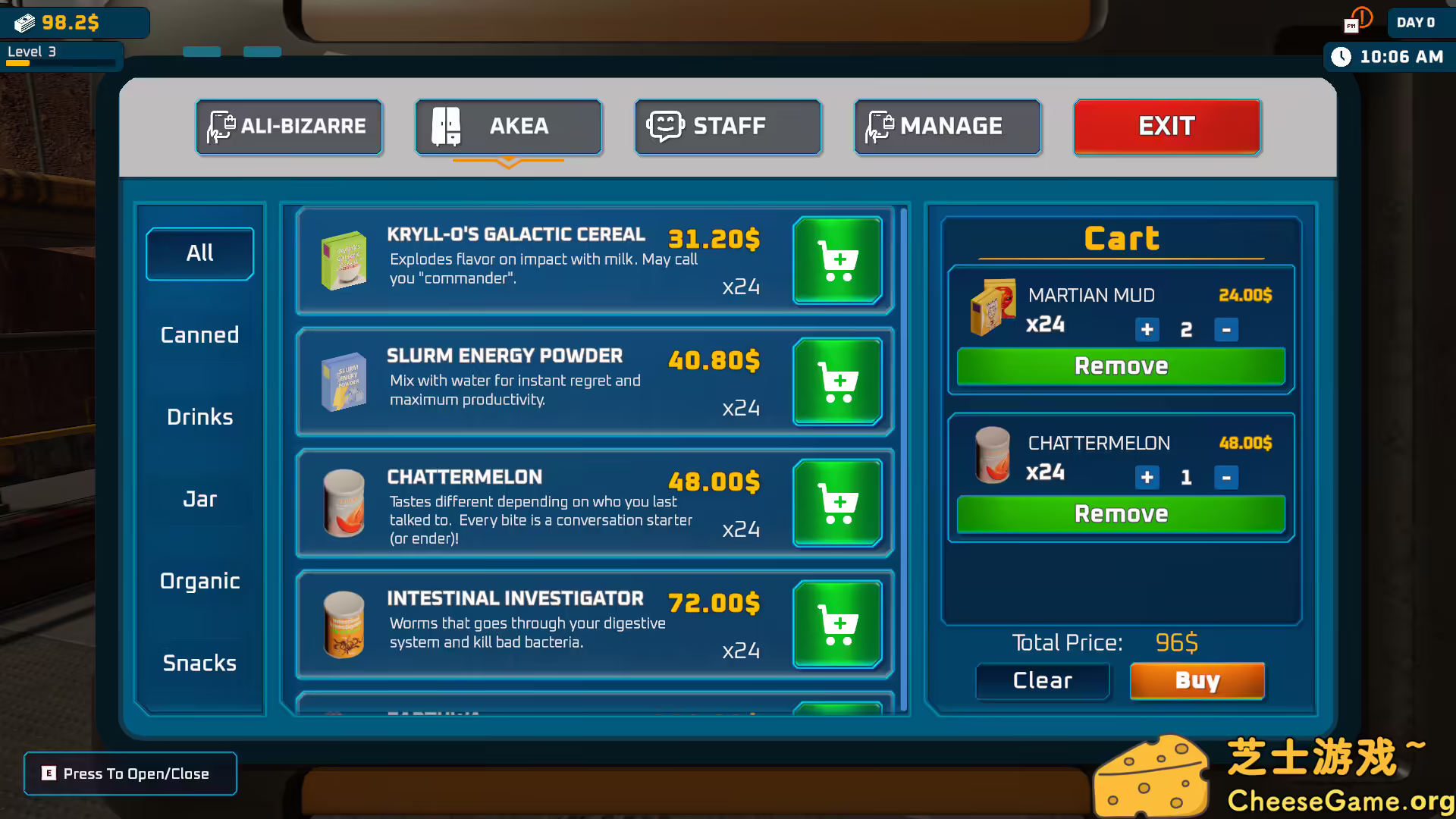This screenshot has width=1456, height=819.
Task: Clear all items from the cart
Action: pos(1042,680)
